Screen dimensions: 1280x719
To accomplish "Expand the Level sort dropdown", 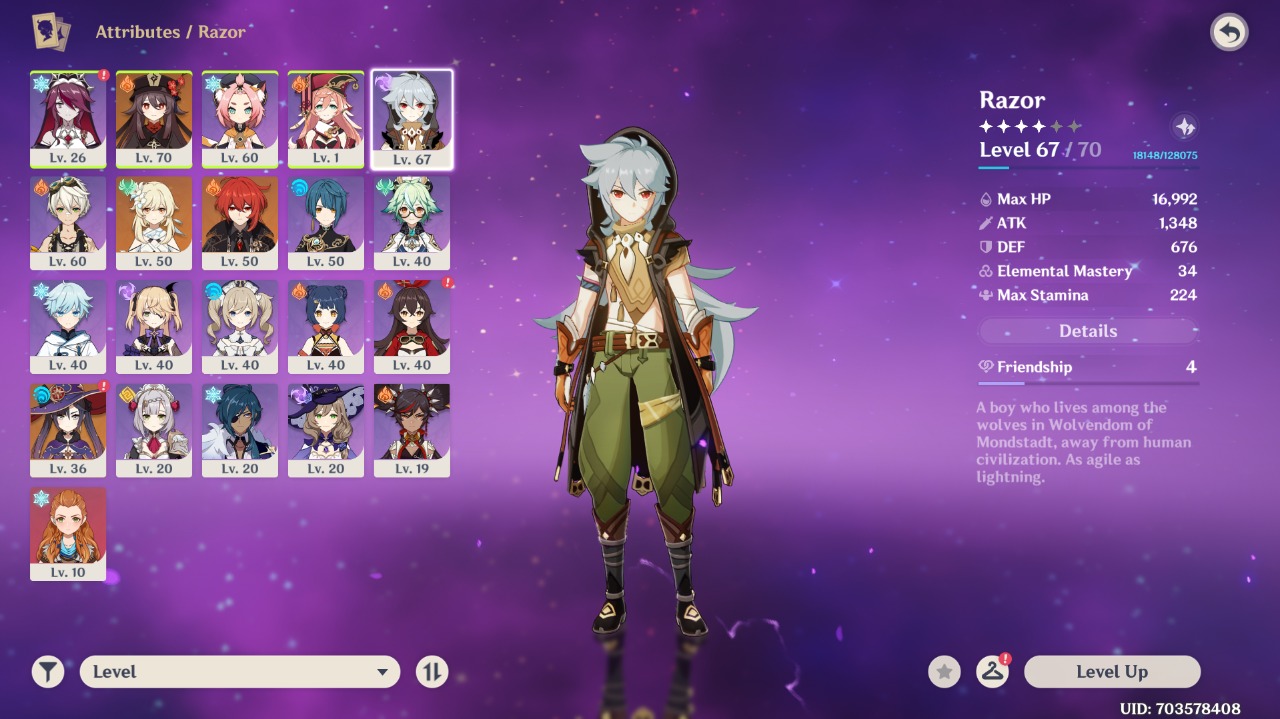I will pos(240,672).
